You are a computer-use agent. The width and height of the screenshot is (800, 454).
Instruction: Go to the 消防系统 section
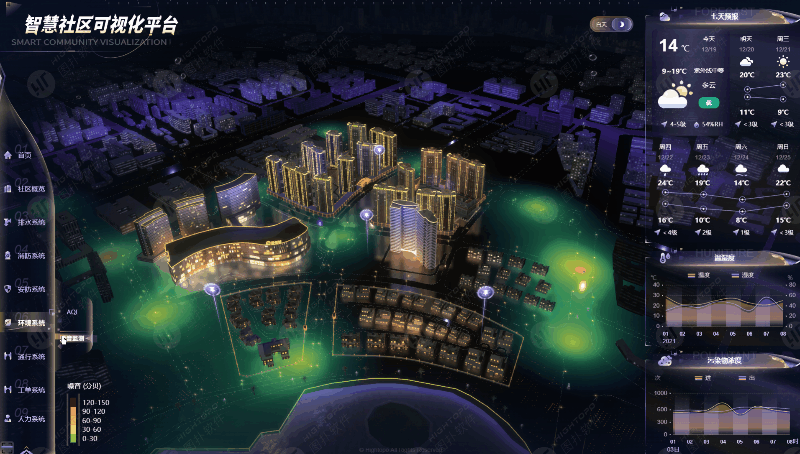click(x=29, y=256)
